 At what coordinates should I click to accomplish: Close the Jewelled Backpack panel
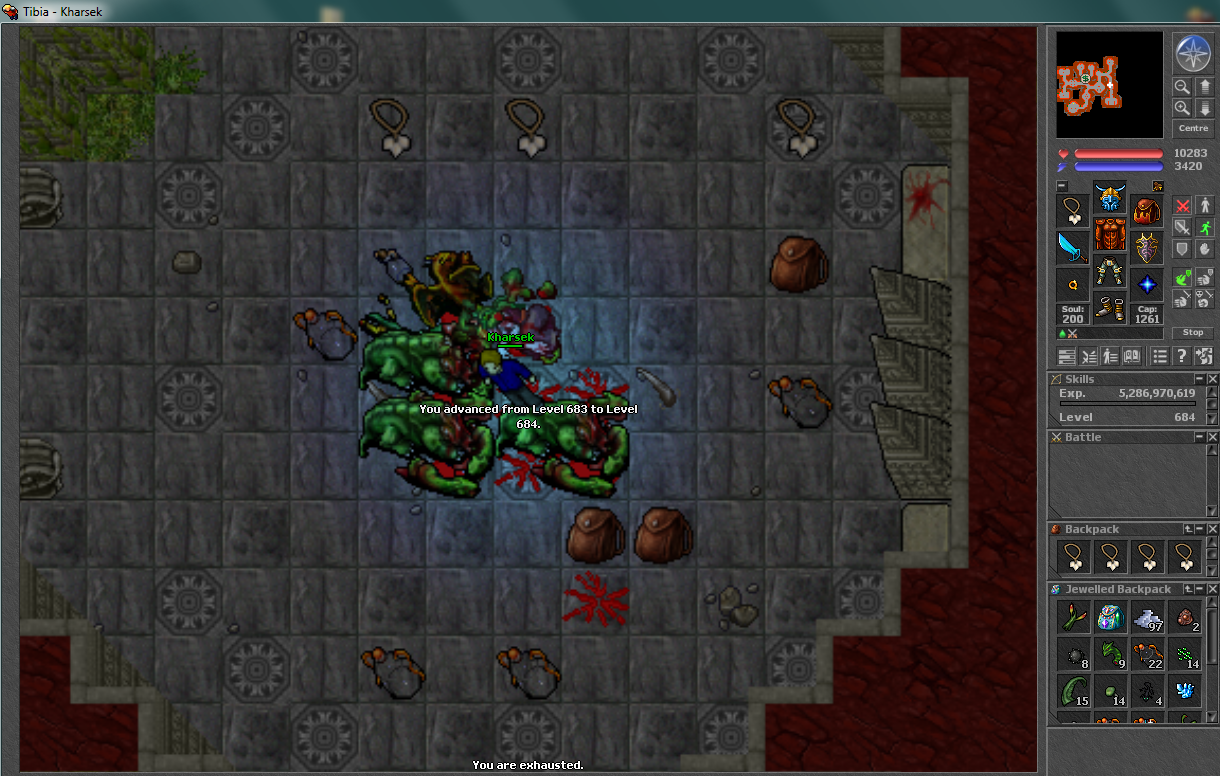pyautogui.click(x=1213, y=589)
